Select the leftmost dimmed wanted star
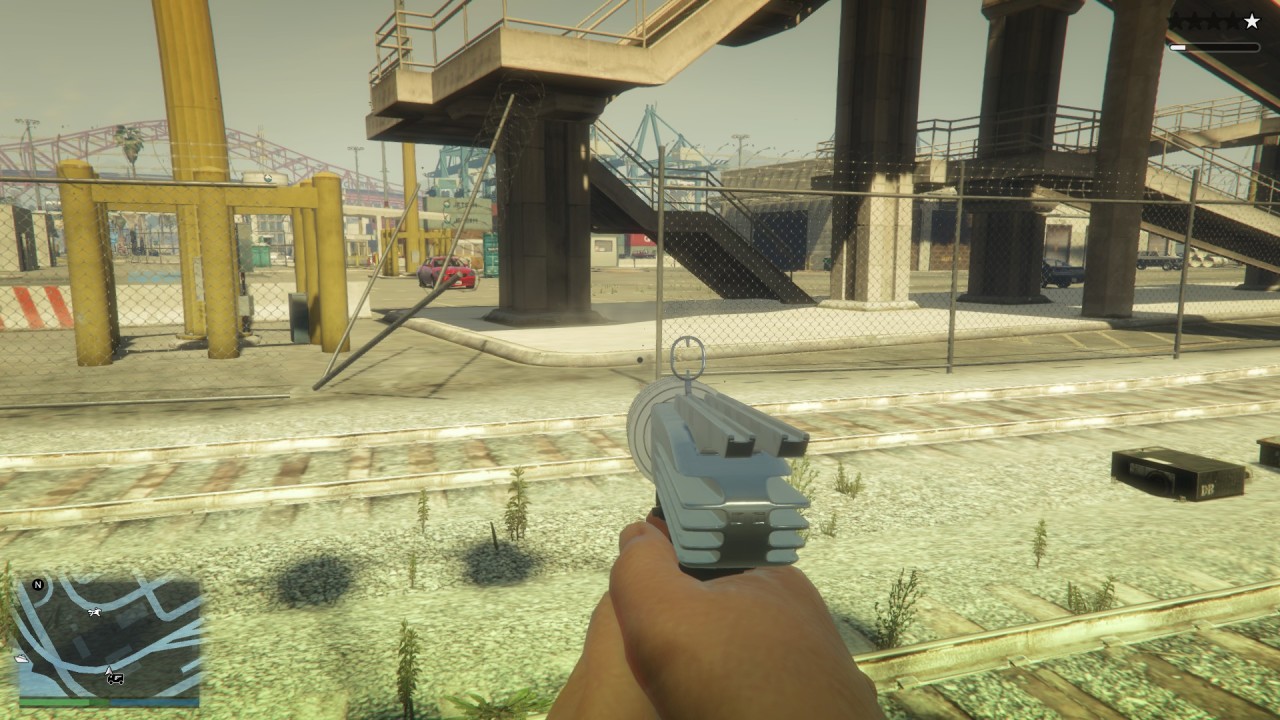1280x720 pixels. [1176, 20]
